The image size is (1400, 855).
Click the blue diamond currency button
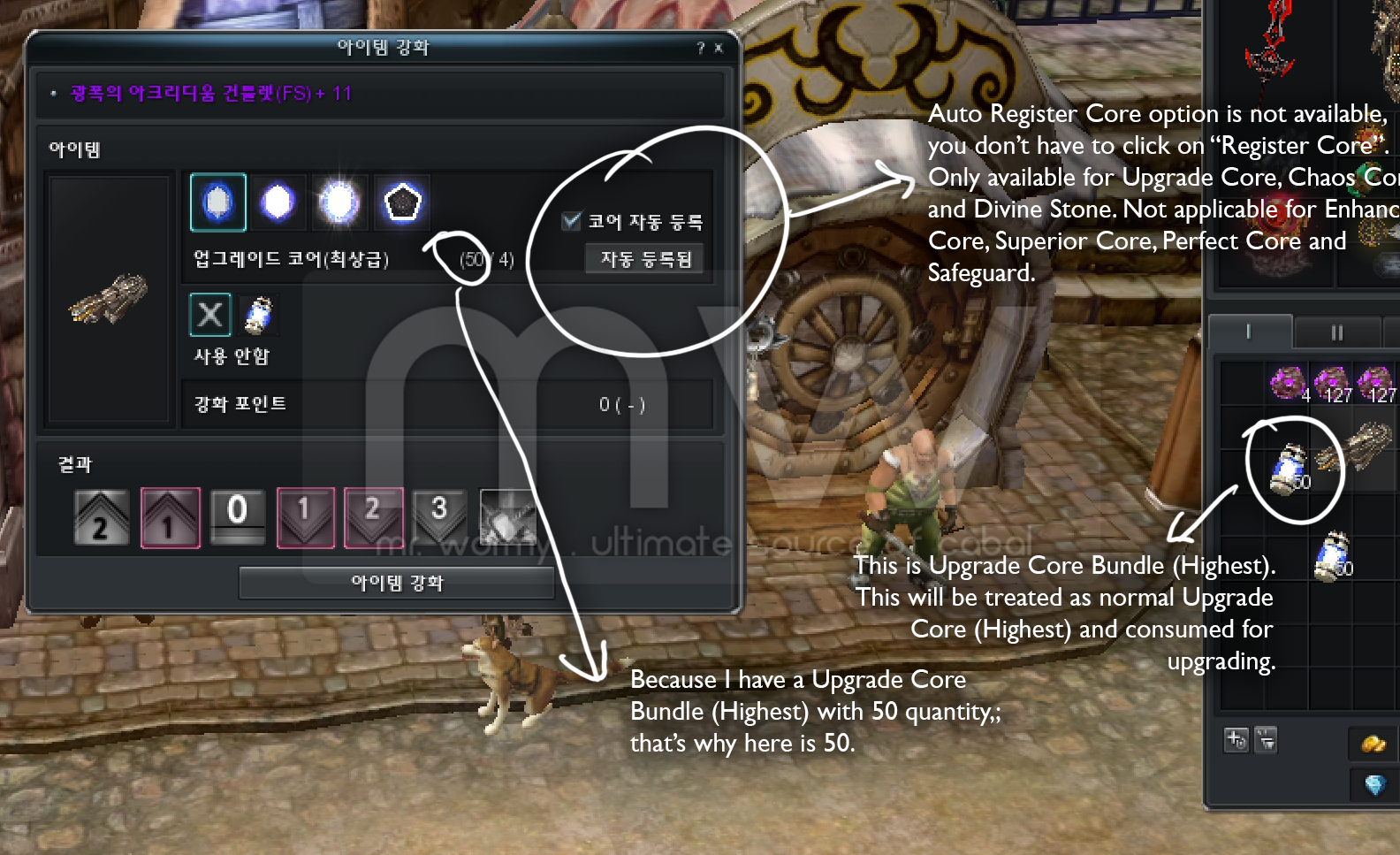point(1374,784)
